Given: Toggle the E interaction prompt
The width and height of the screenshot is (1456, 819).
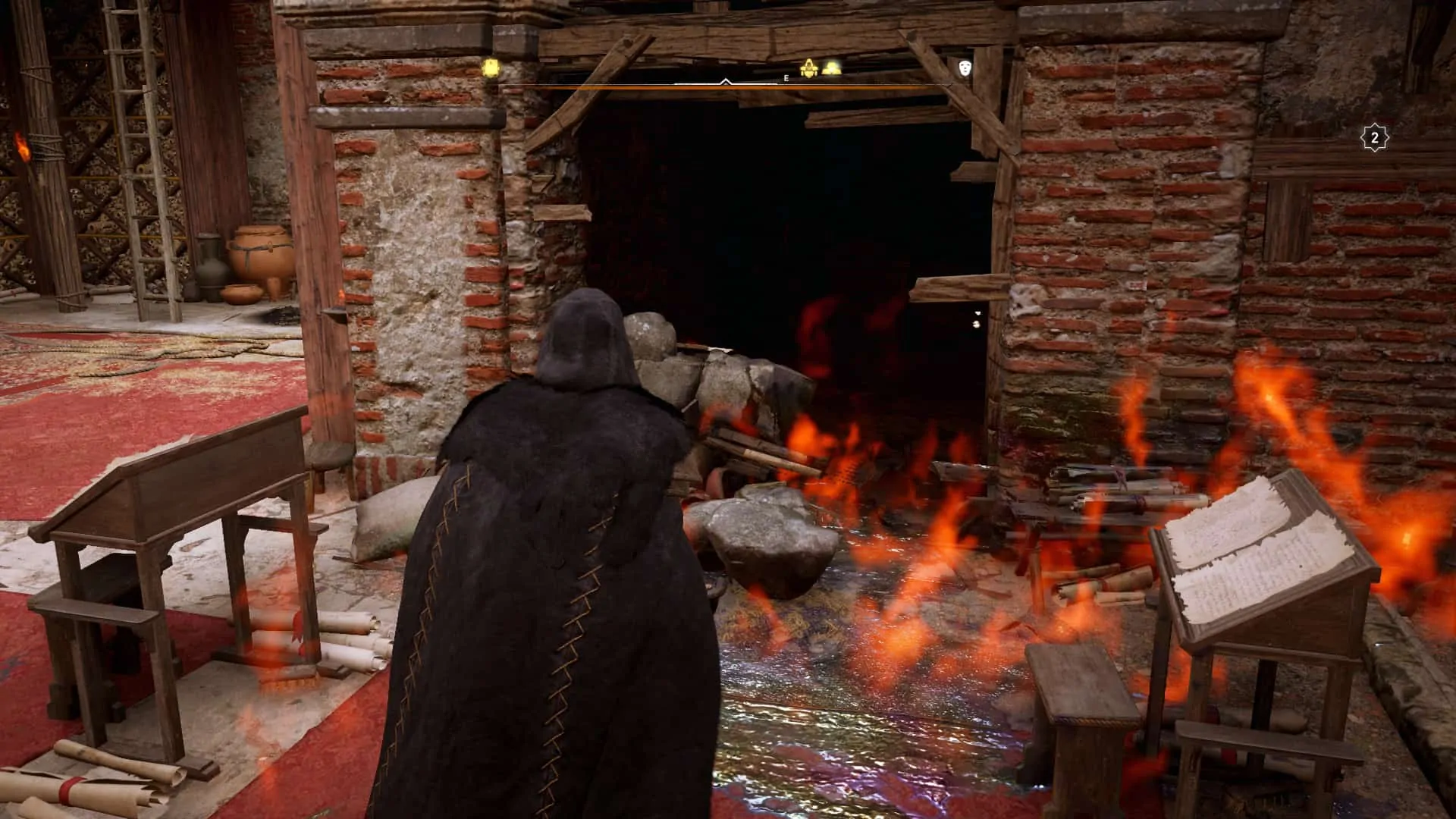Looking at the screenshot, I should click(x=786, y=77).
